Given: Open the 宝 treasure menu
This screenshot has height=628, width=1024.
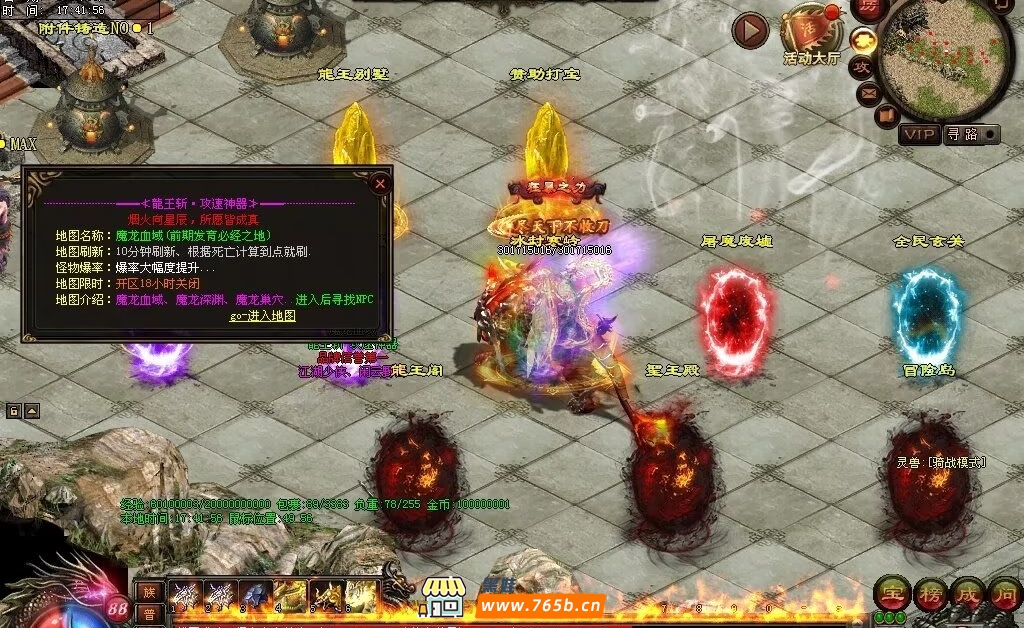Looking at the screenshot, I should 890,594.
